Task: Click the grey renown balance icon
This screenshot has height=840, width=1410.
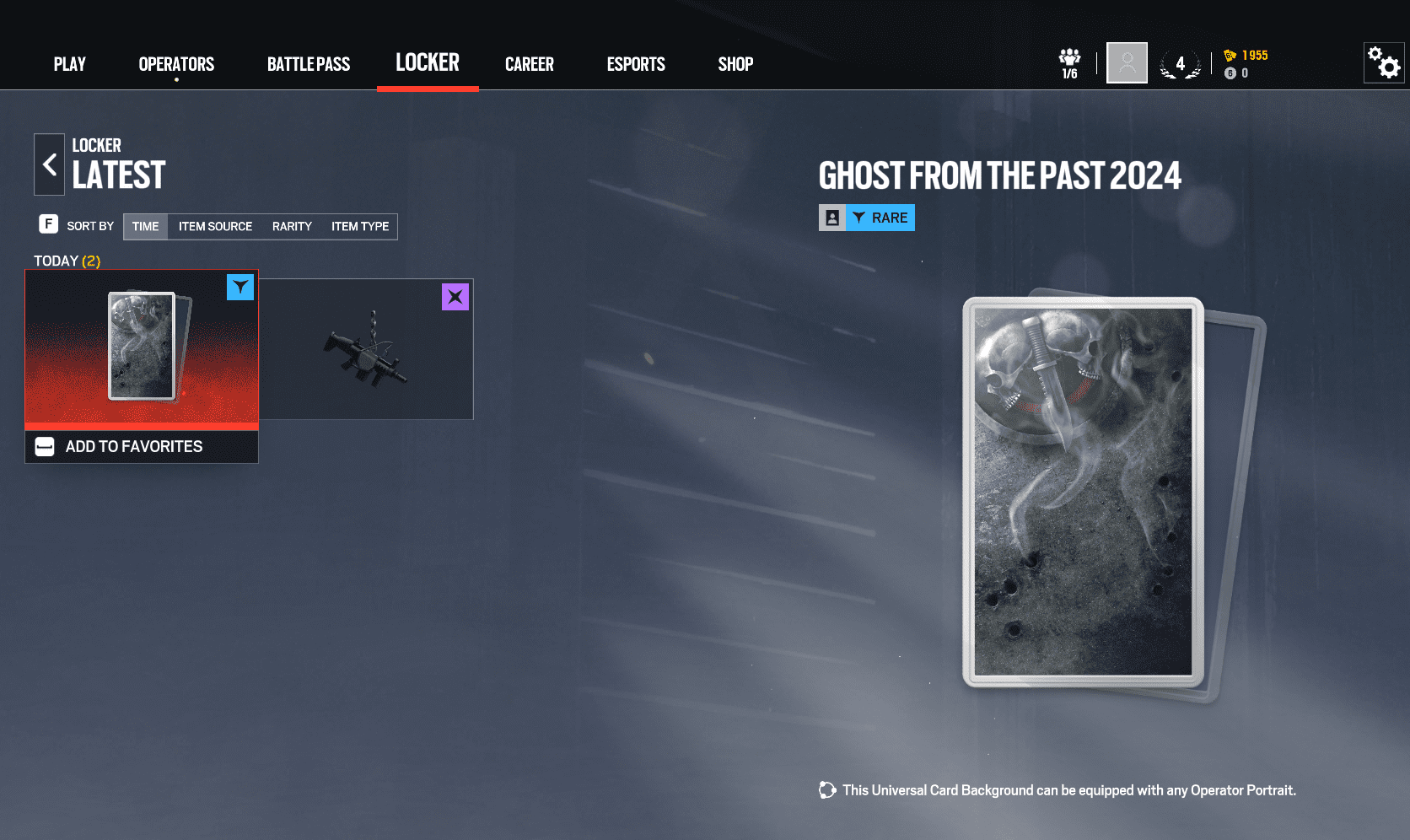Action: (x=1231, y=73)
